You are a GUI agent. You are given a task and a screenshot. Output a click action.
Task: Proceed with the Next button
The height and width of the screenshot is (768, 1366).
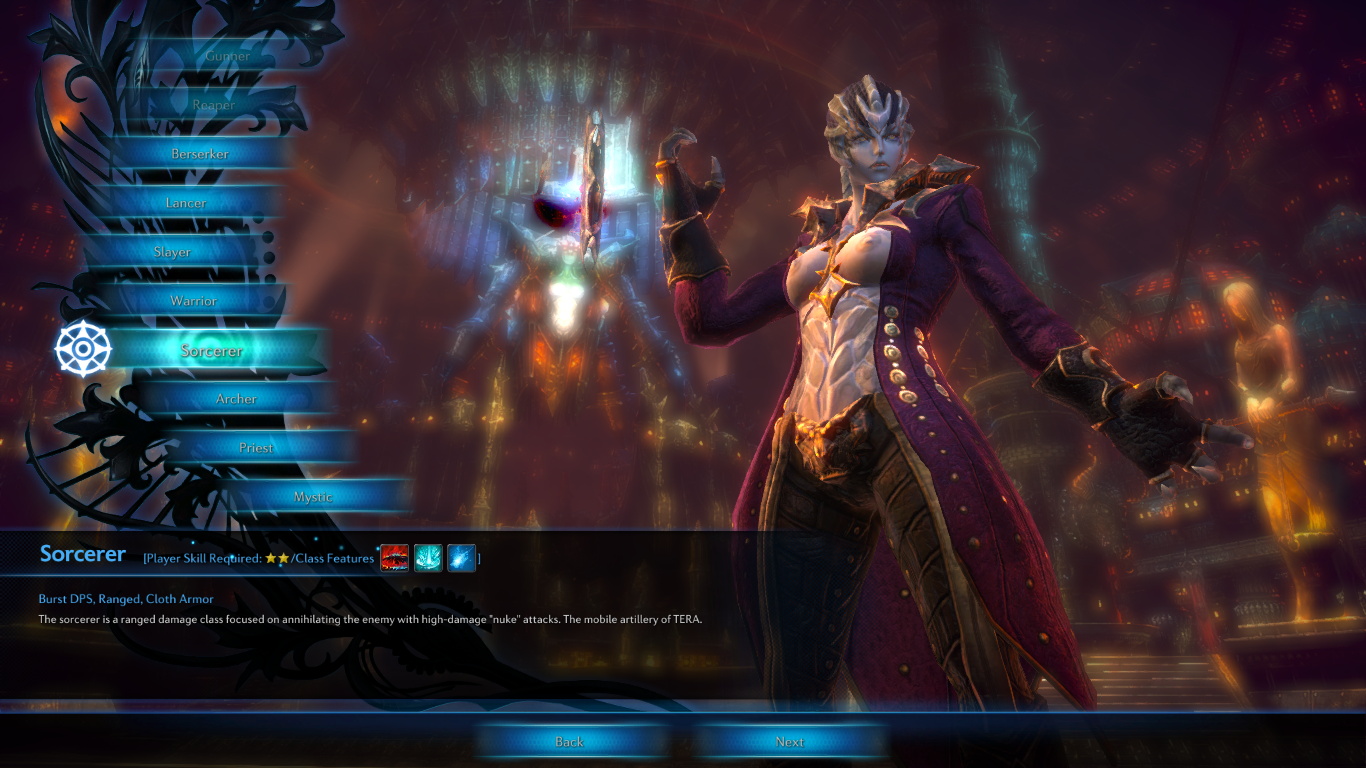coord(789,742)
